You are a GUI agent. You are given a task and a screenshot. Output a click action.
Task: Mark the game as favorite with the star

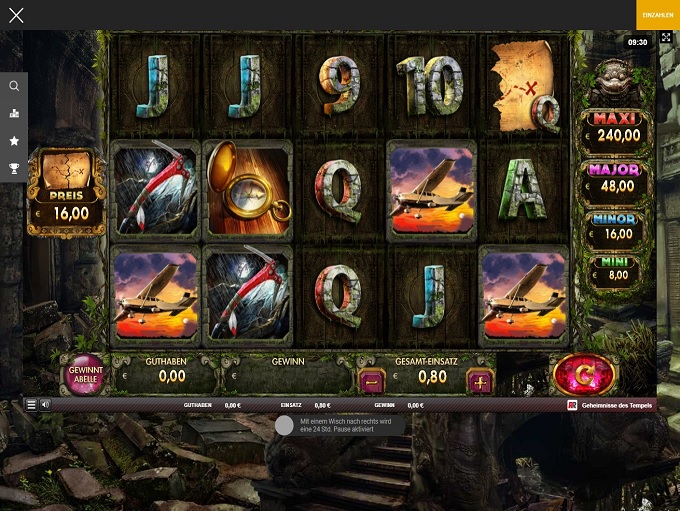[14, 141]
